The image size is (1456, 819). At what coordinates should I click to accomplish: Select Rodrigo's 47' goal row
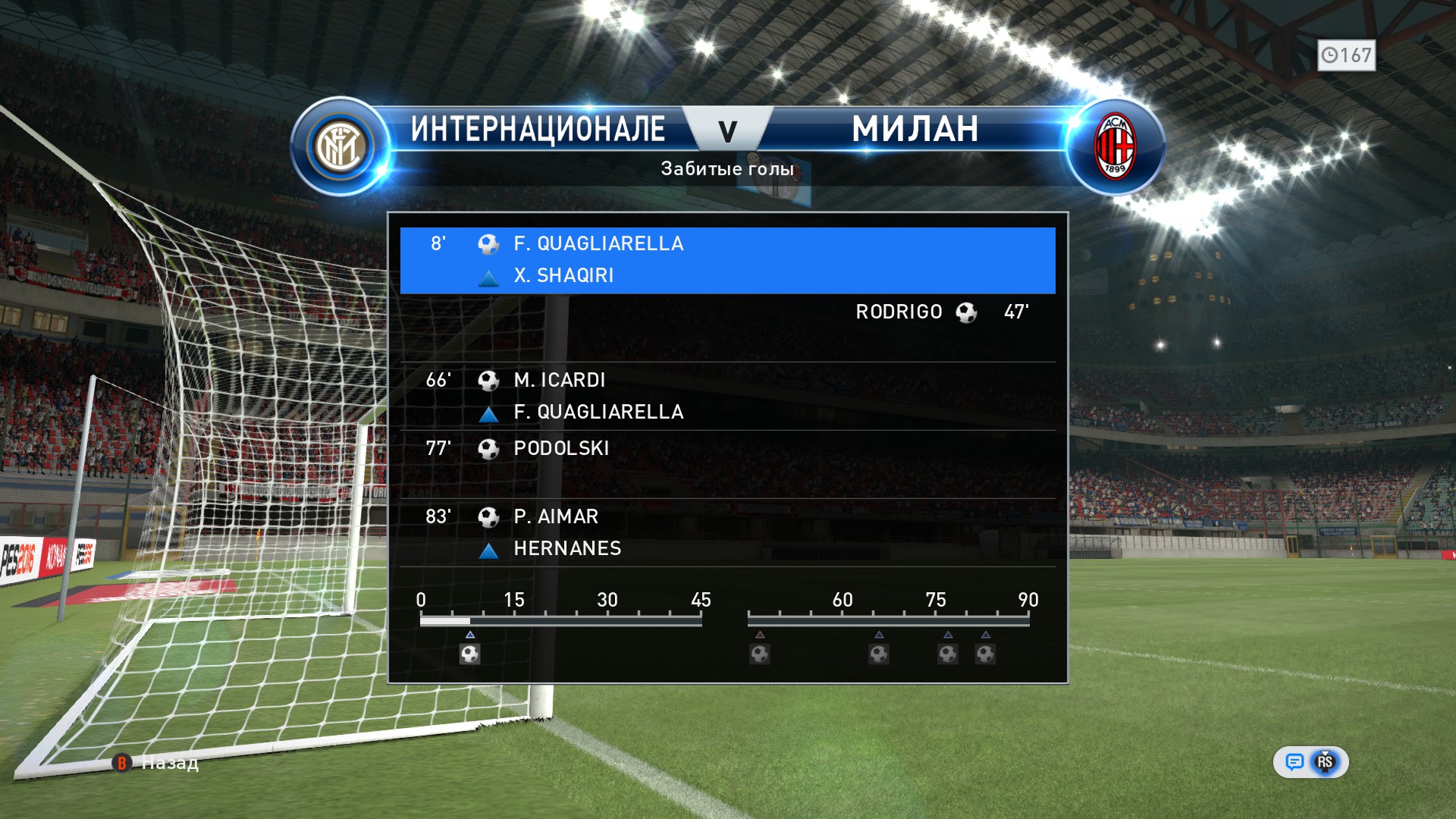pyautogui.click(x=726, y=312)
